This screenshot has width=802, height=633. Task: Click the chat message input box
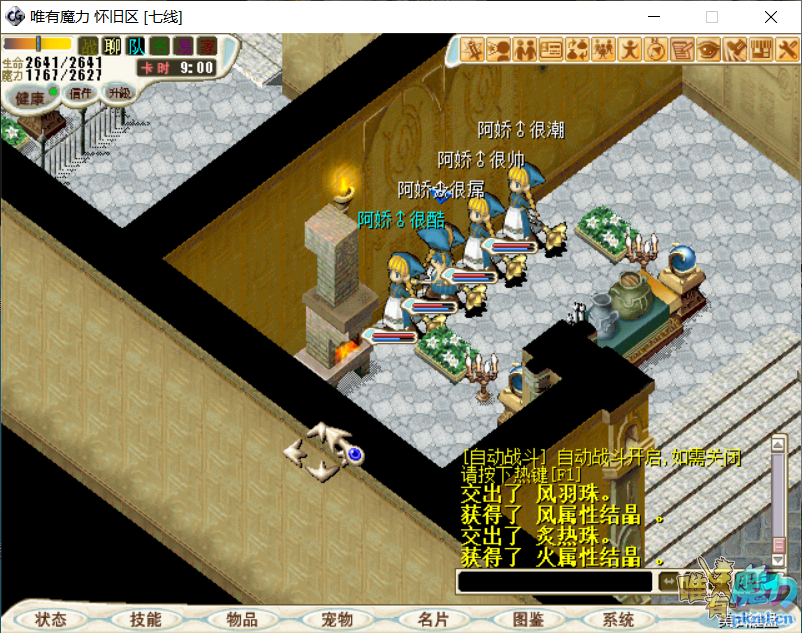click(553, 581)
